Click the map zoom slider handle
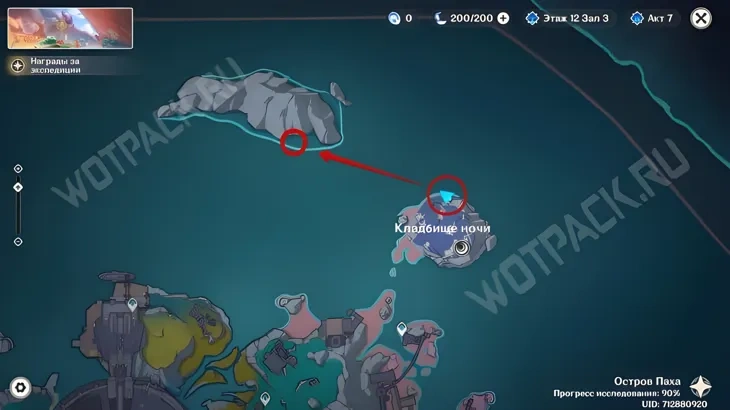The image size is (730, 410). point(18,187)
